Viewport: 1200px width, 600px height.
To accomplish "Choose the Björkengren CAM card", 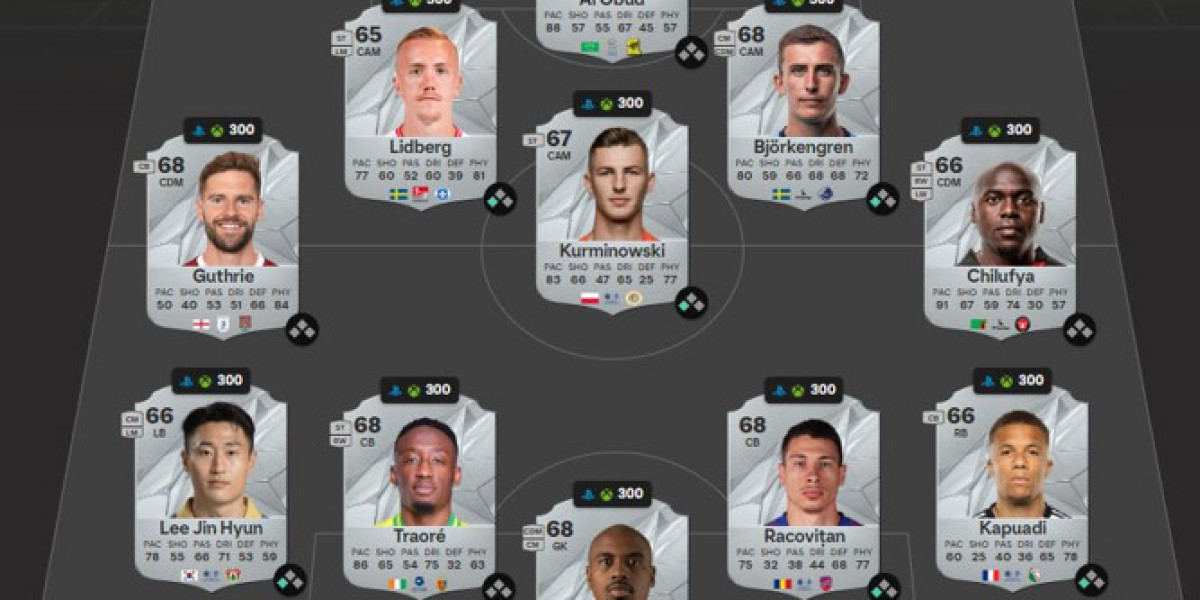I will (804, 105).
